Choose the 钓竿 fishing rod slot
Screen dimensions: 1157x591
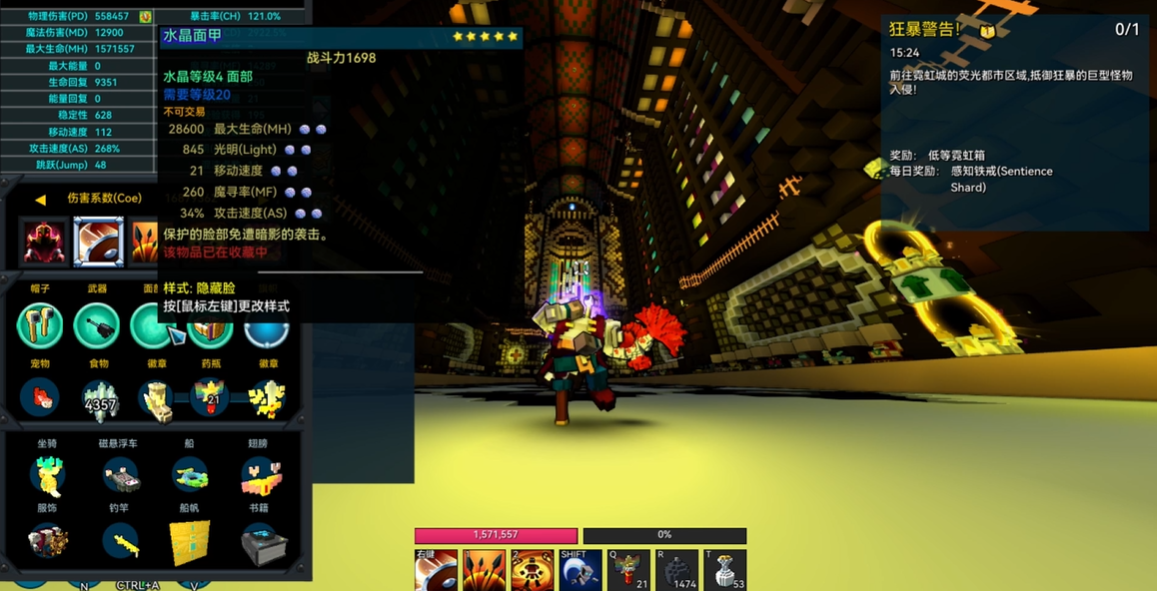pos(119,542)
